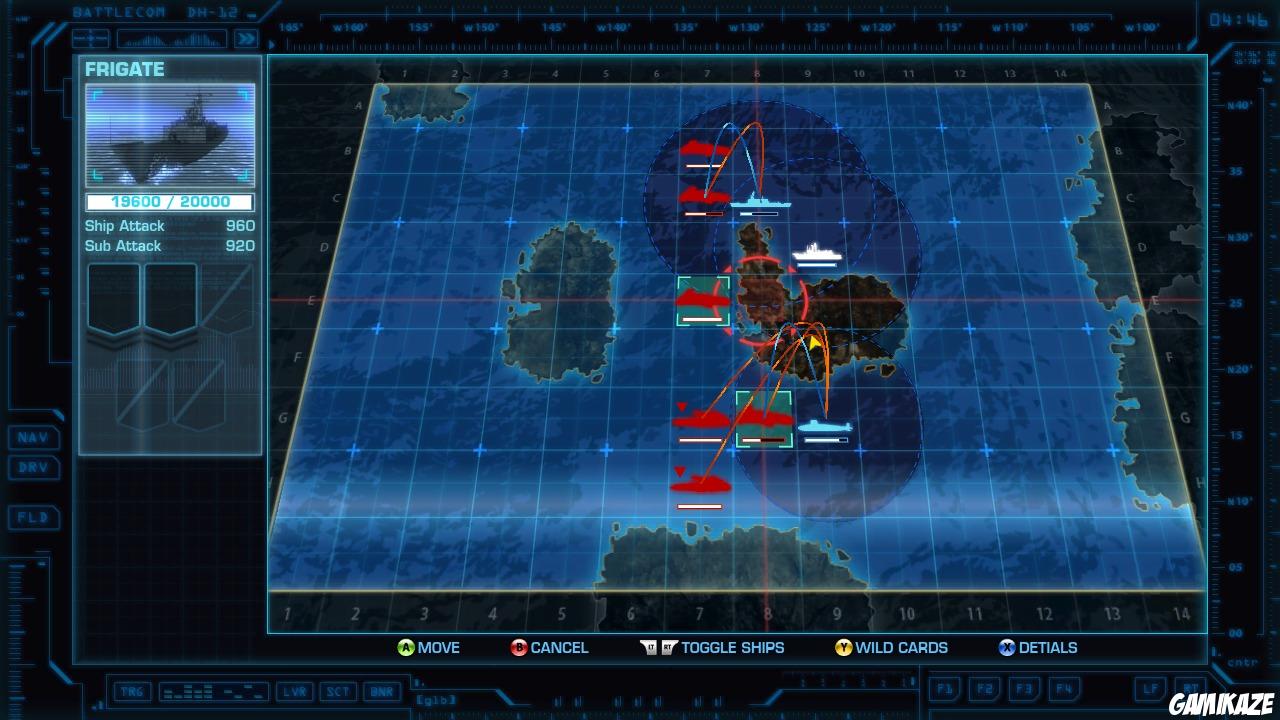Click the Frigate health bar showing 19600/20000
1280x720 pixels.
click(x=170, y=201)
